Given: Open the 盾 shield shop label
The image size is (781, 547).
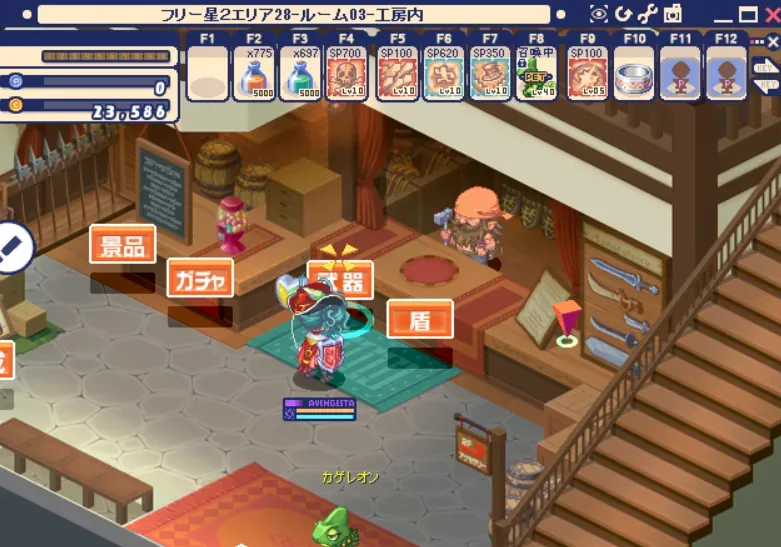Looking at the screenshot, I should pos(420,319).
